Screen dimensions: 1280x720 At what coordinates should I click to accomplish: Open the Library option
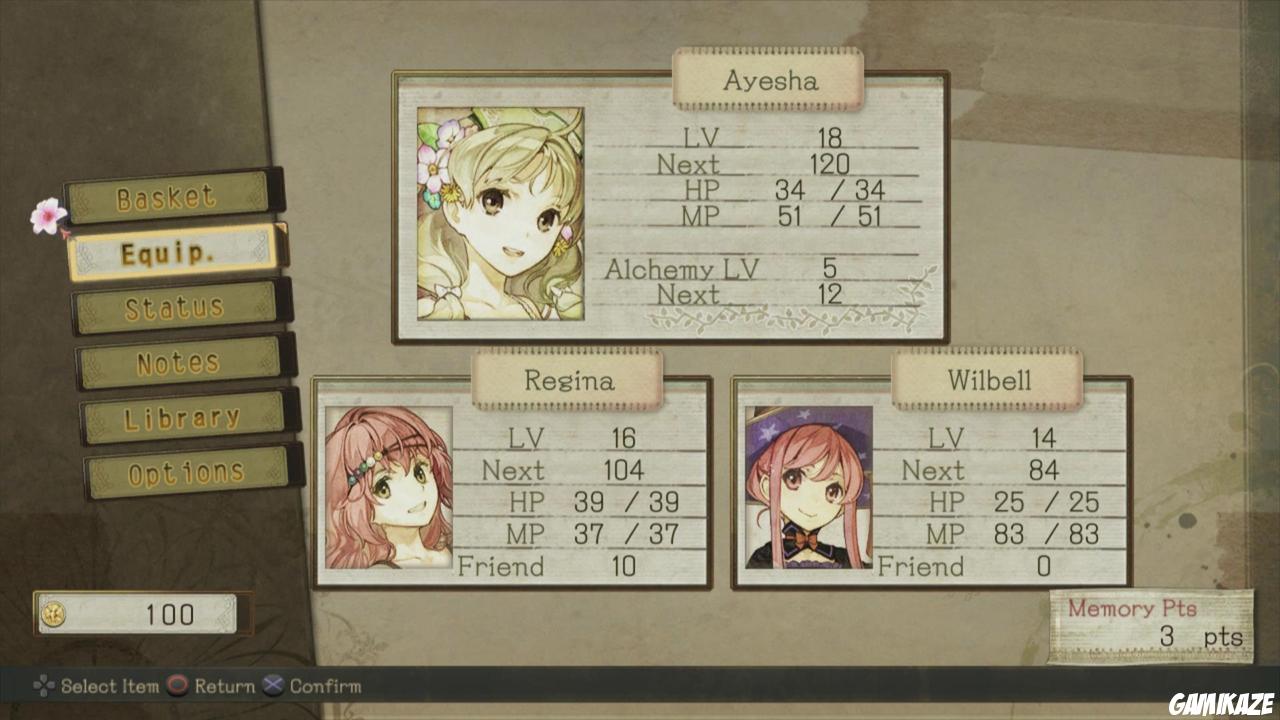tap(184, 418)
